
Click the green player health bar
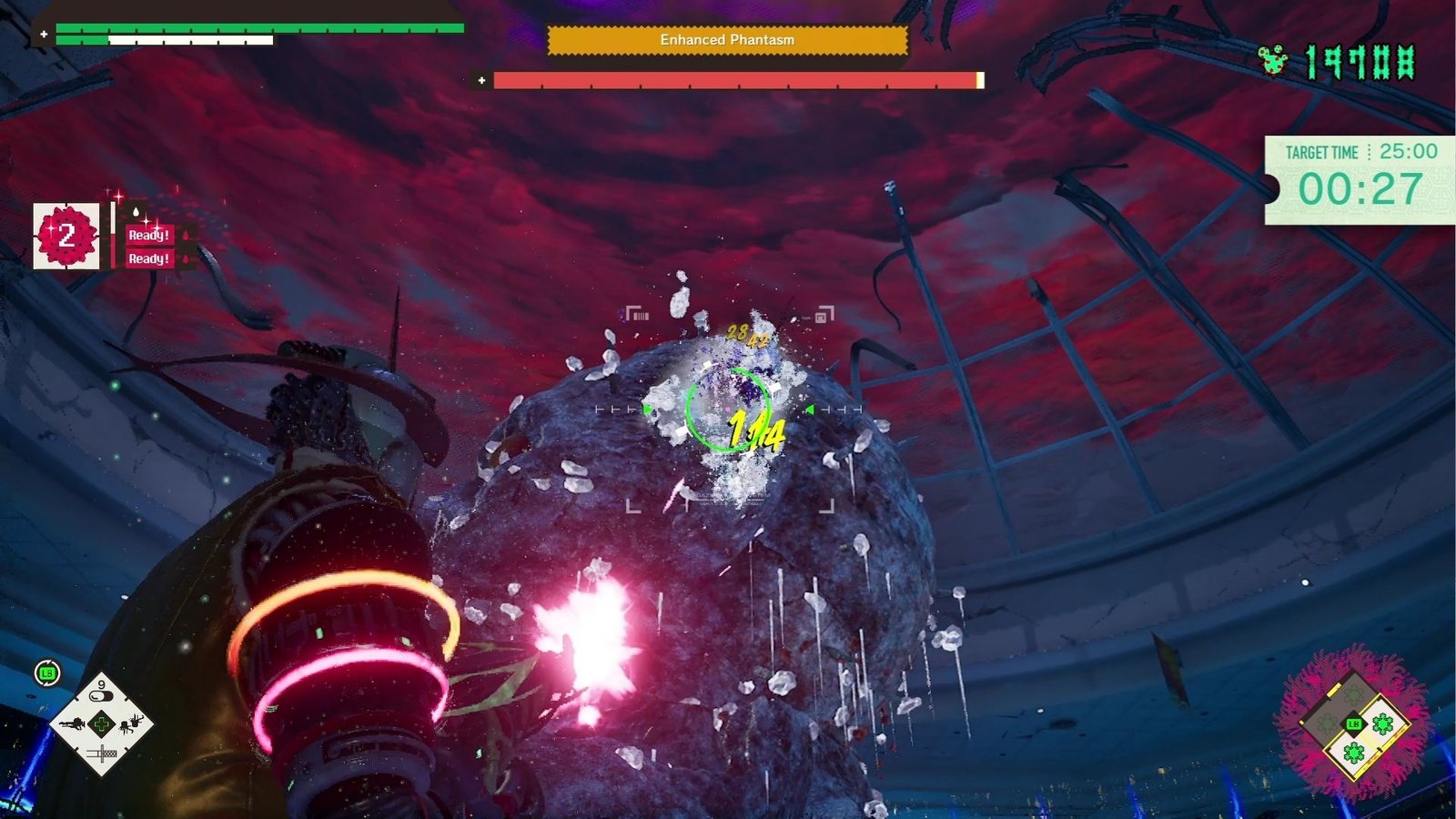(x=259, y=29)
